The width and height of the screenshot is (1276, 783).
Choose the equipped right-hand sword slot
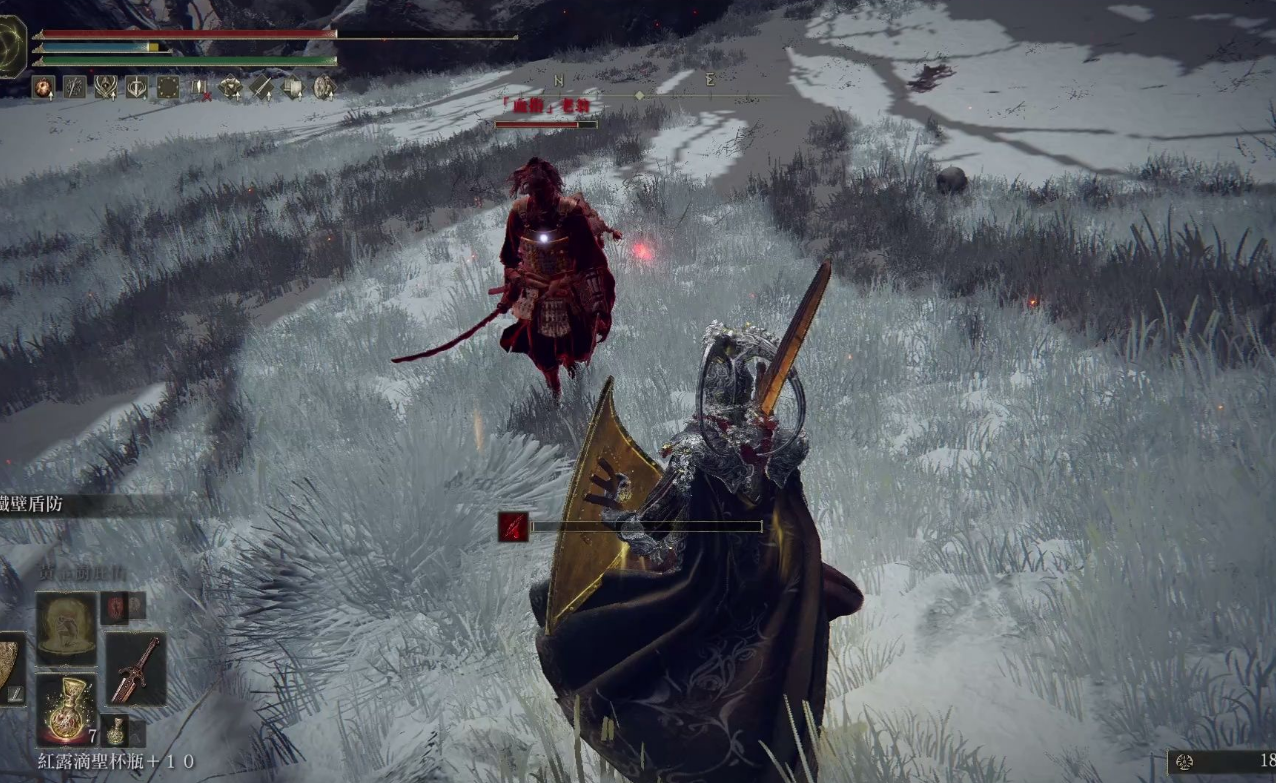pos(135,668)
